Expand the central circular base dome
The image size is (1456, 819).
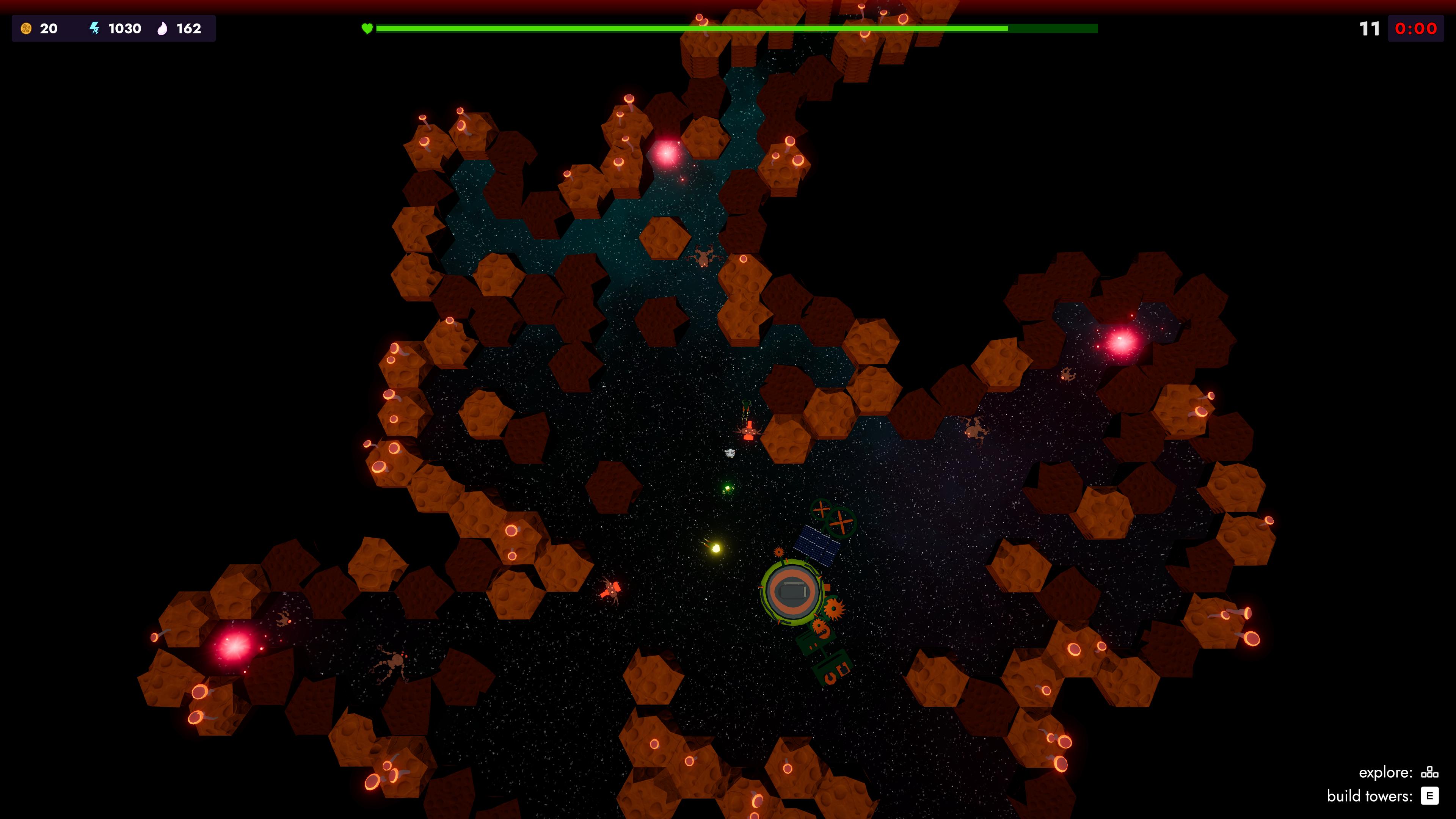tap(793, 591)
